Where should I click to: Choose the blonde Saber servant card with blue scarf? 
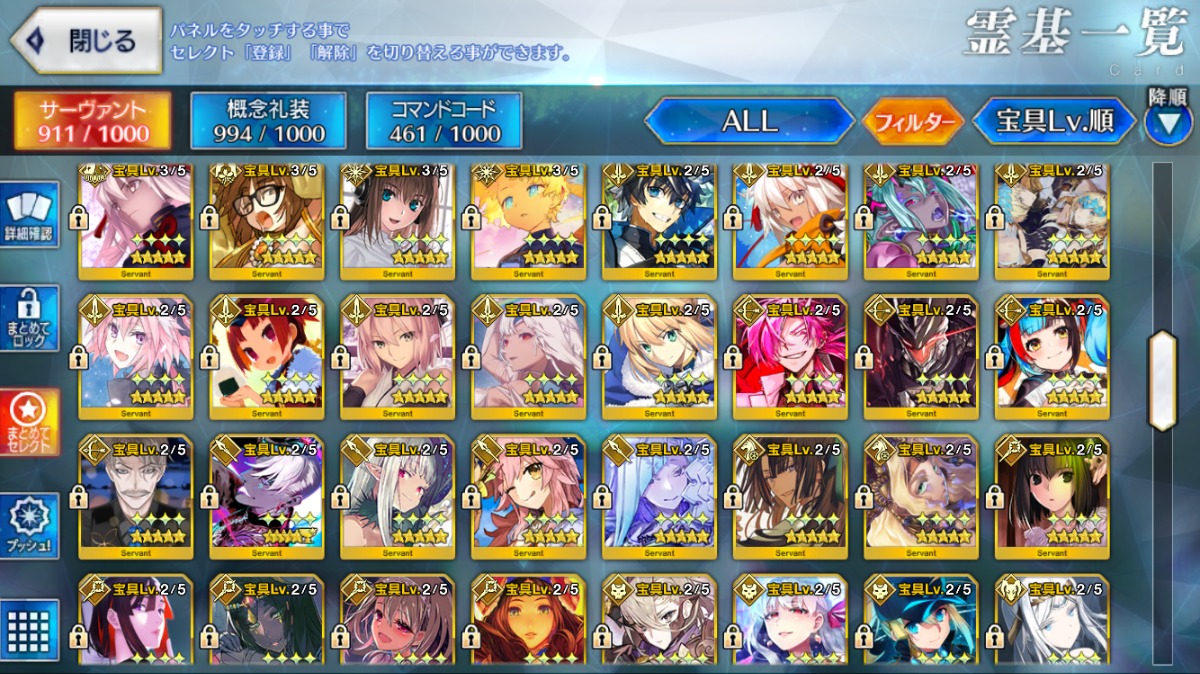coord(659,355)
